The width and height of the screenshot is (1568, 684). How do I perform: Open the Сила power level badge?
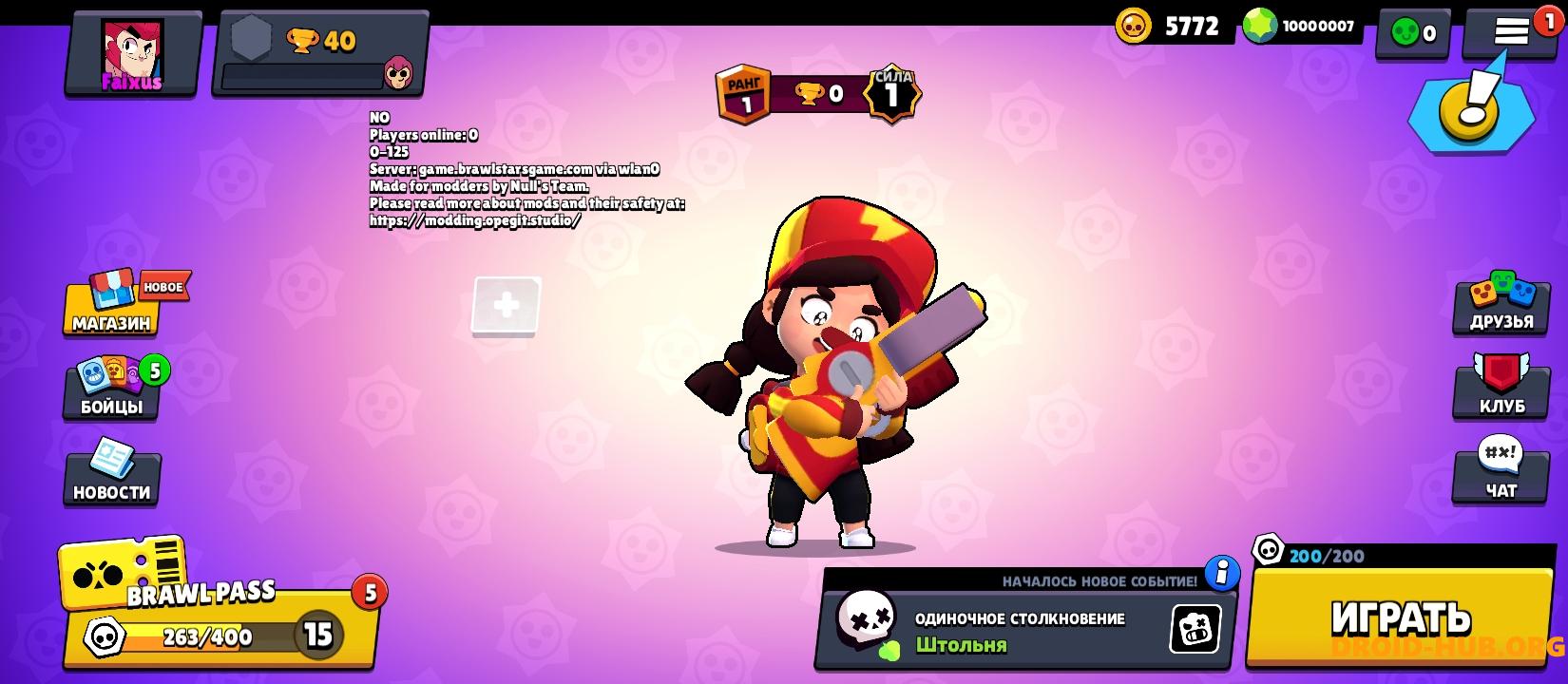click(x=893, y=90)
